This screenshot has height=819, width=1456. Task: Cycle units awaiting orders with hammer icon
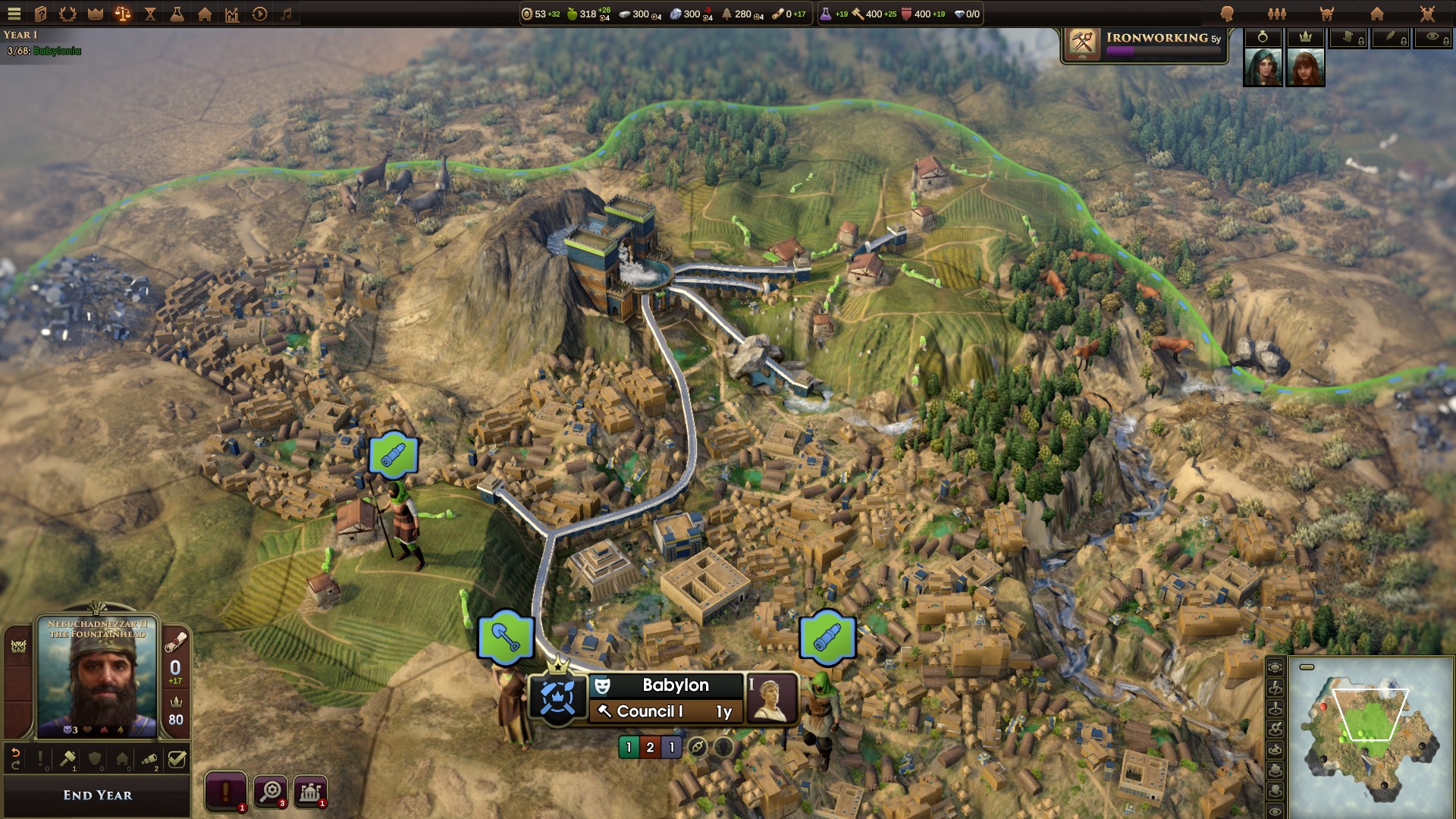pyautogui.click(x=67, y=758)
